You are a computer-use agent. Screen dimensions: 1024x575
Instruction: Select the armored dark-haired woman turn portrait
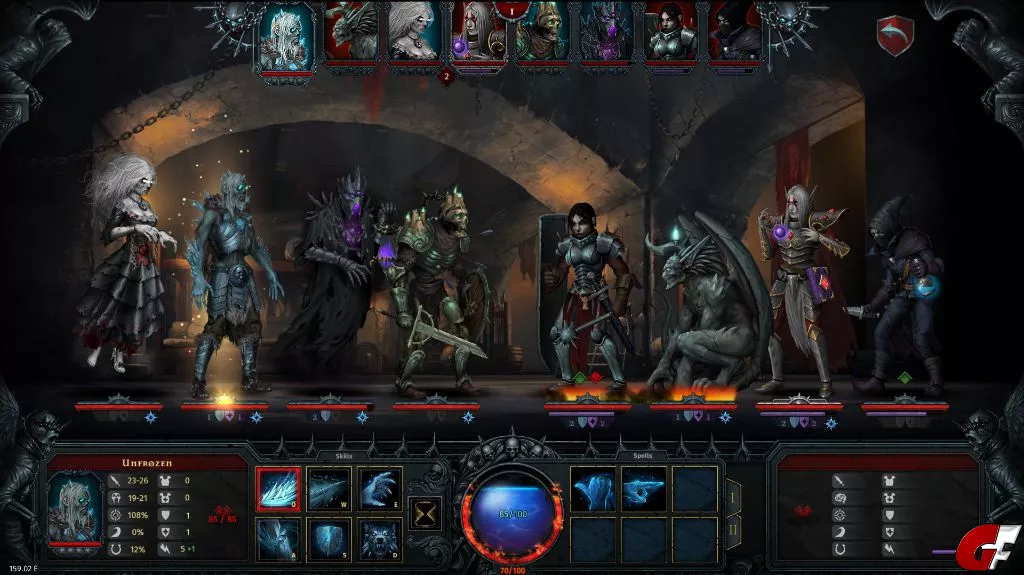tap(671, 32)
